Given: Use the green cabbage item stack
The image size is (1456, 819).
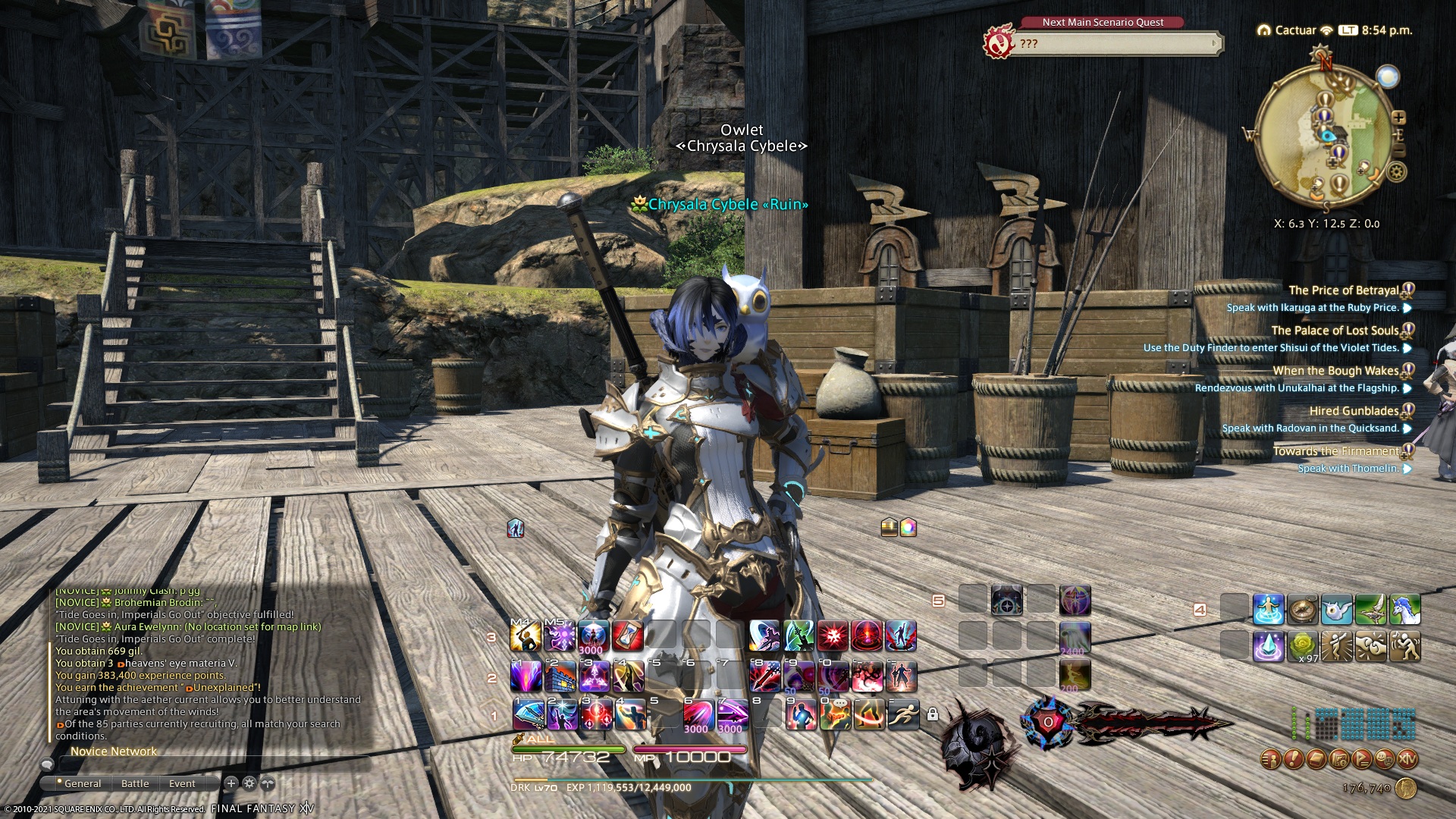Looking at the screenshot, I should 1302,646.
